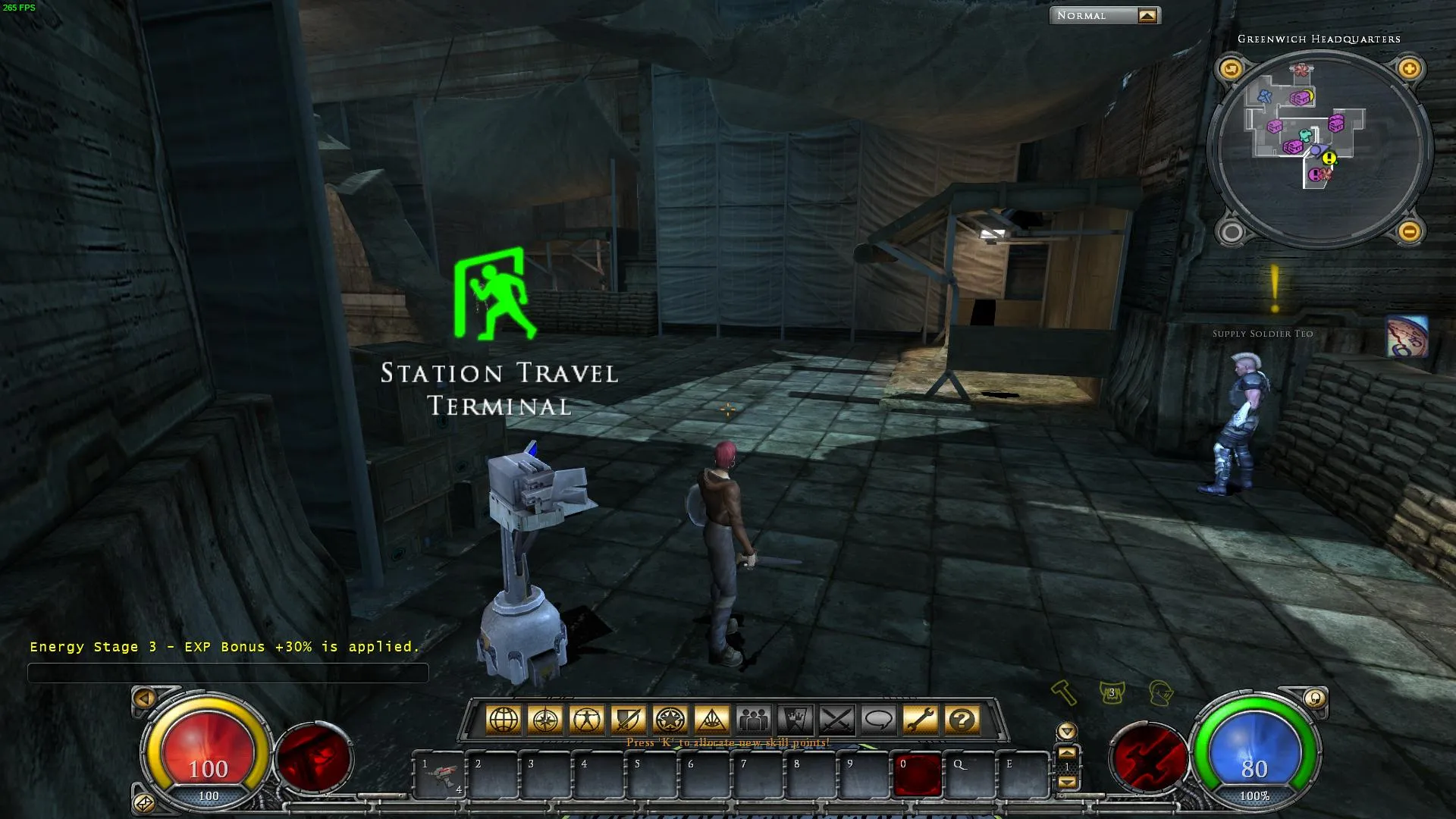Viewport: 1456px width, 819px height.
Task: Open help with the question mark button
Action: (x=962, y=720)
